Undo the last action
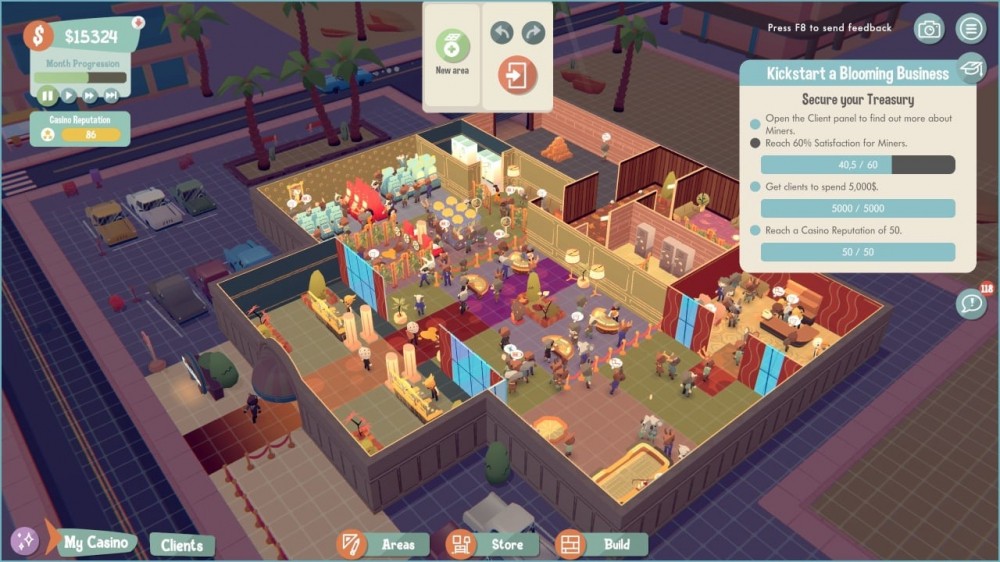This screenshot has width=1000, height=562. click(502, 33)
